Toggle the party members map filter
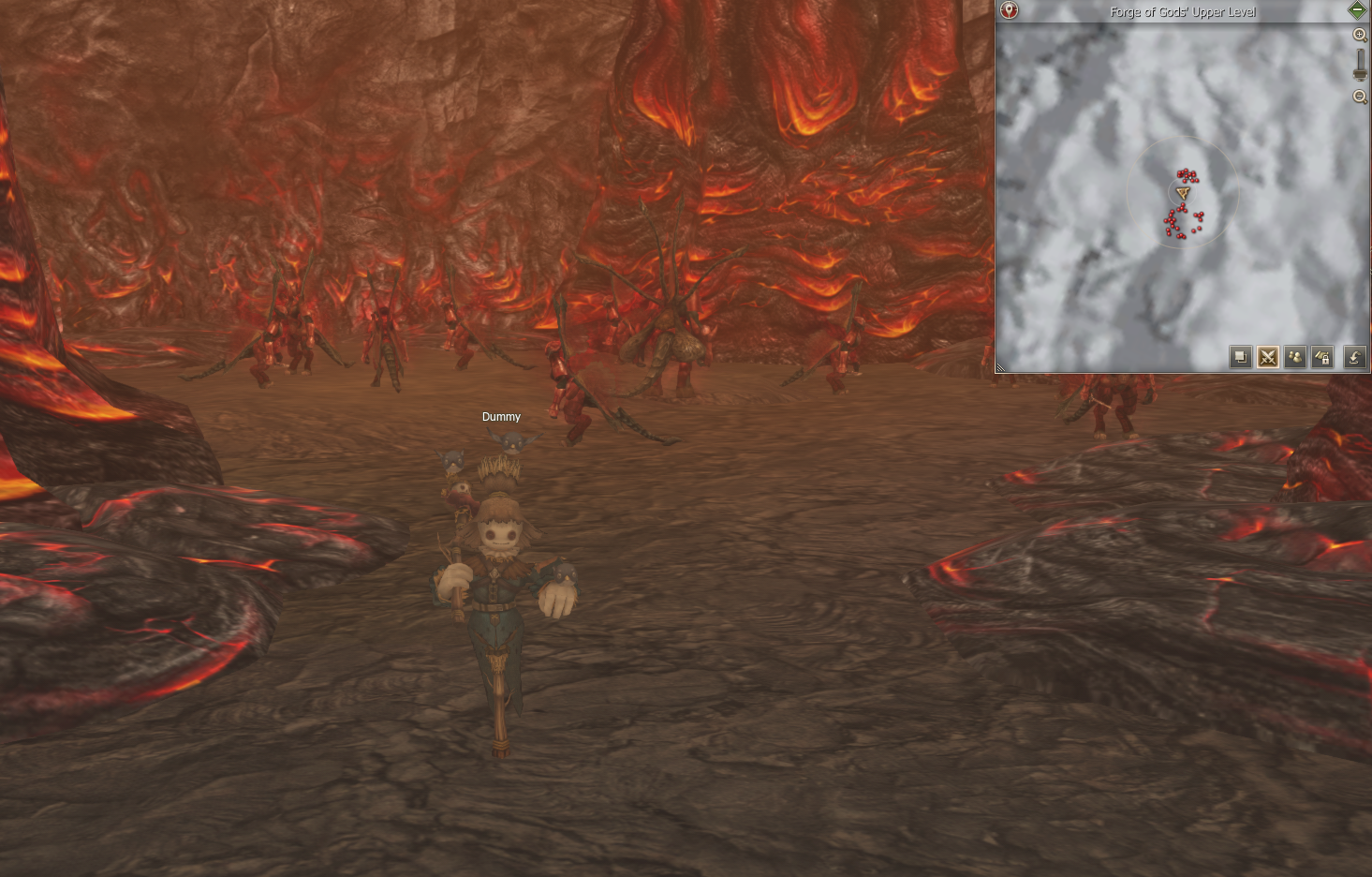Image resolution: width=1372 pixels, height=877 pixels. click(x=1294, y=357)
